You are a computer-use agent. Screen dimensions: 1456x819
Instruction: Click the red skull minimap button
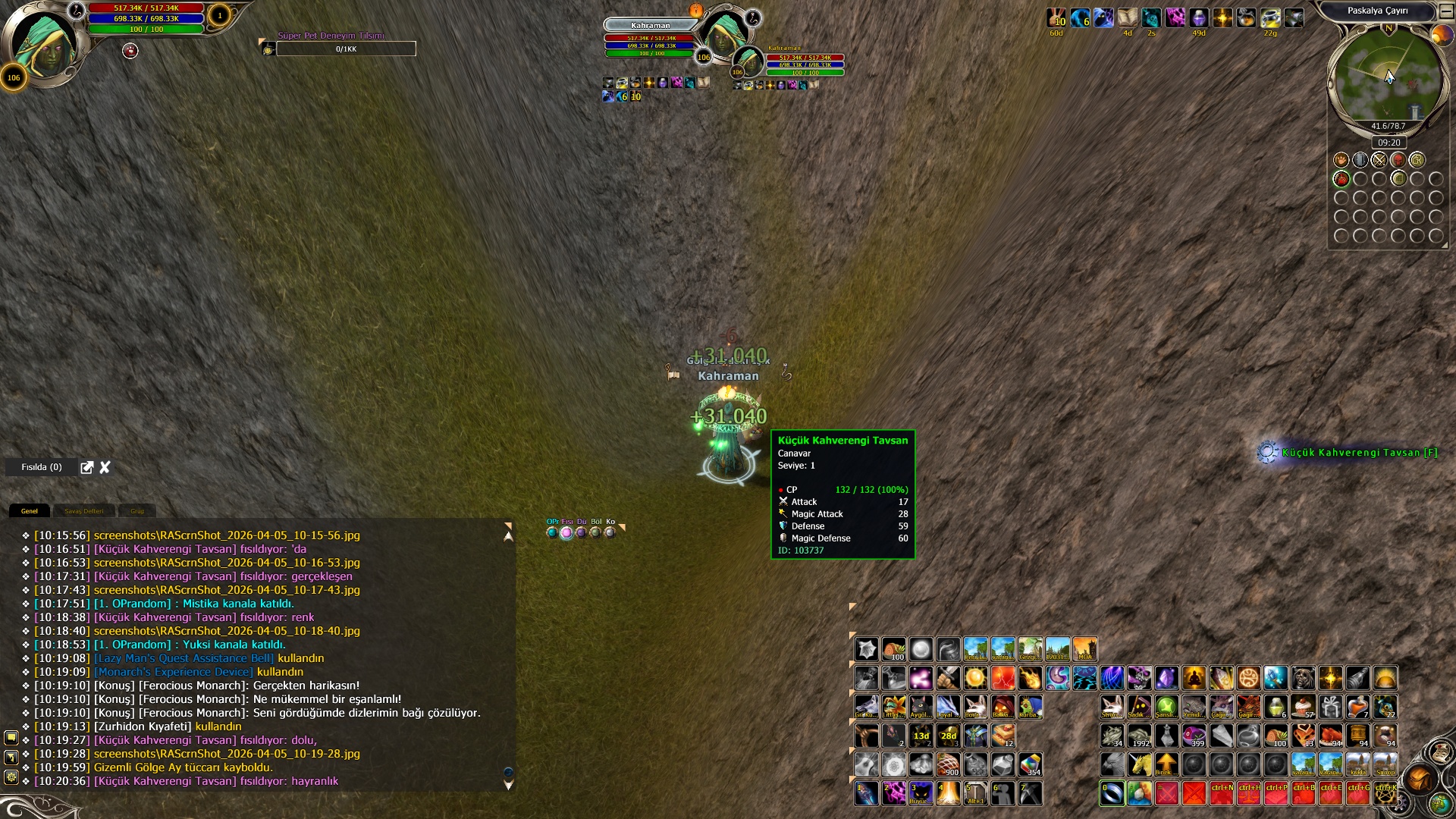(x=1398, y=160)
